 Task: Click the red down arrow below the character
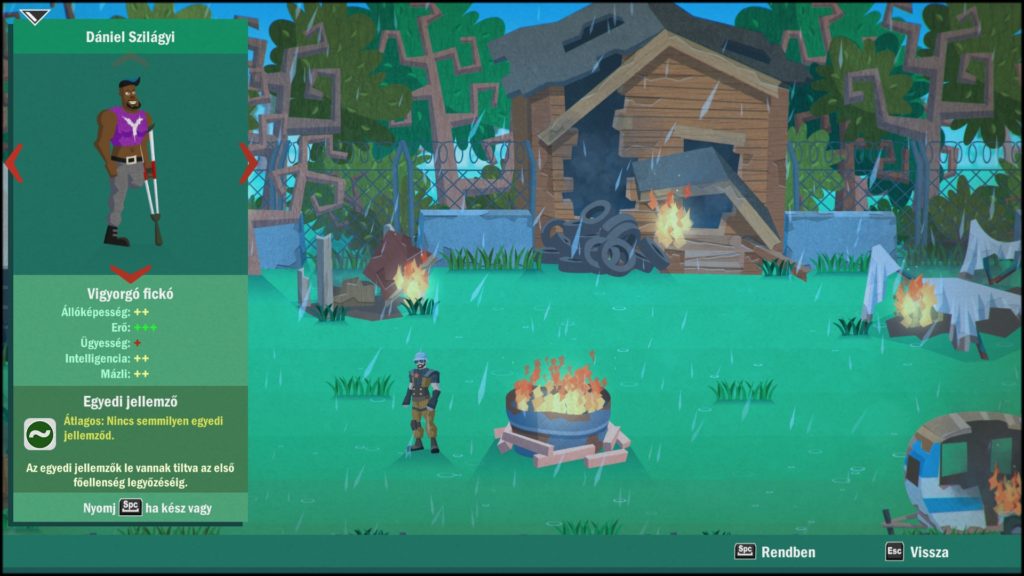coord(130,272)
